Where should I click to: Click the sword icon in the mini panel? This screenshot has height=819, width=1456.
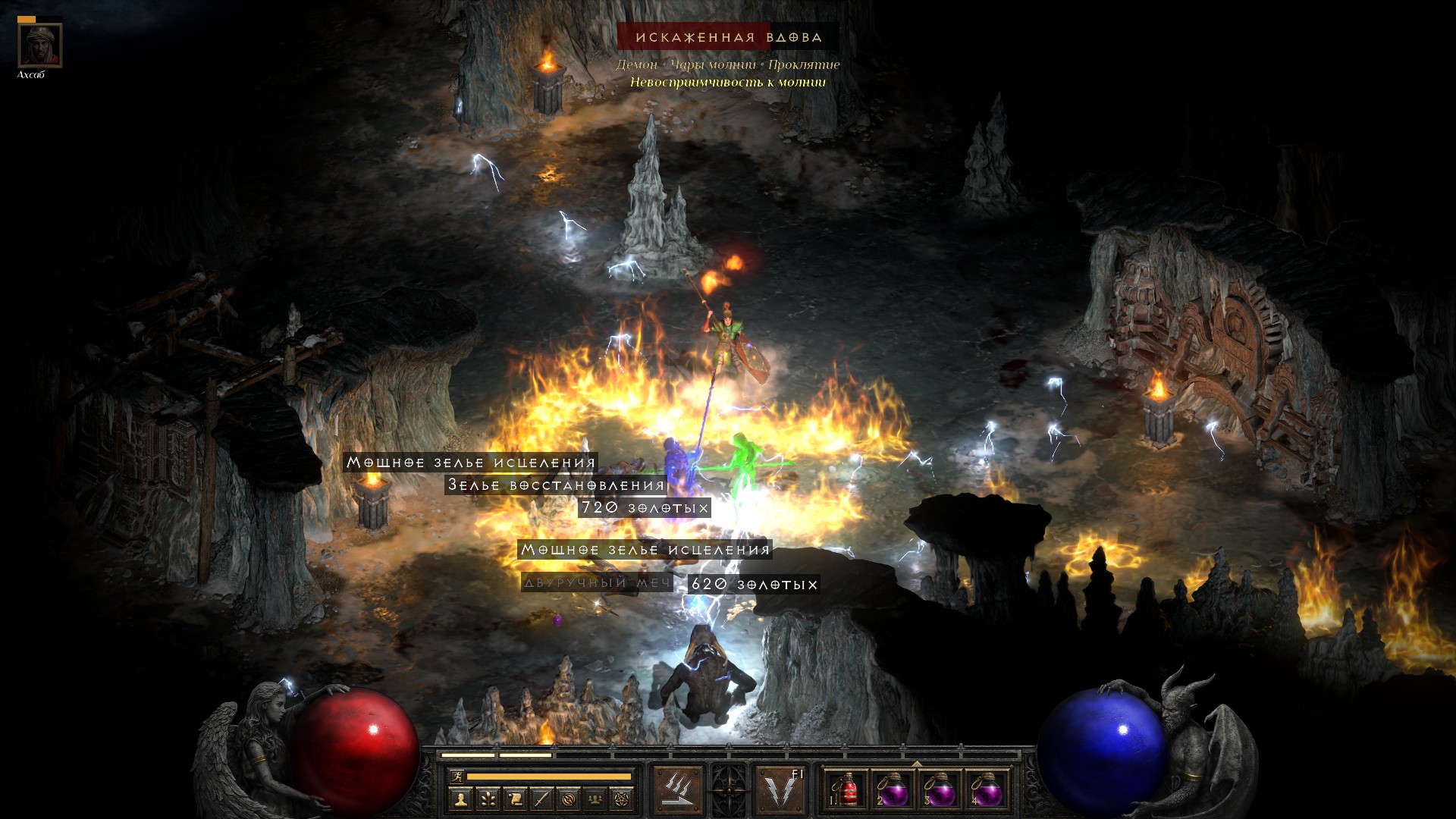[541, 799]
